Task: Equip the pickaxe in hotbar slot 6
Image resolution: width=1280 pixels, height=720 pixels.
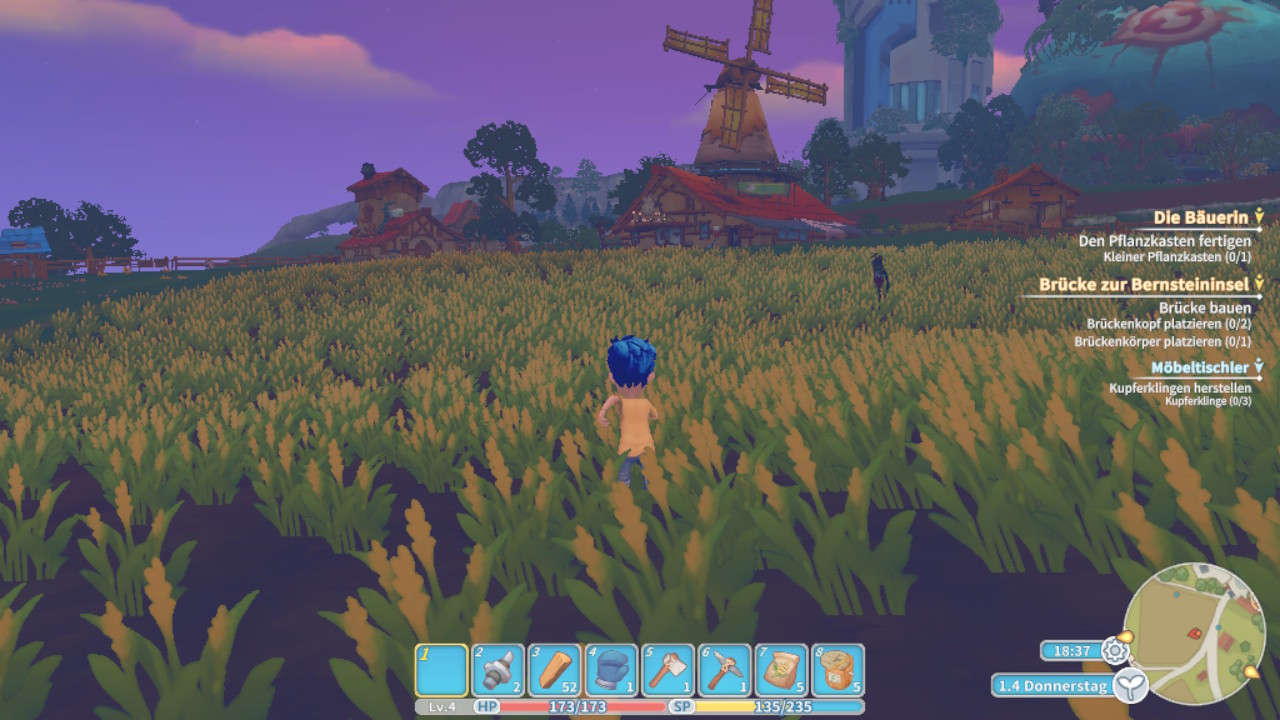Action: tap(725, 669)
